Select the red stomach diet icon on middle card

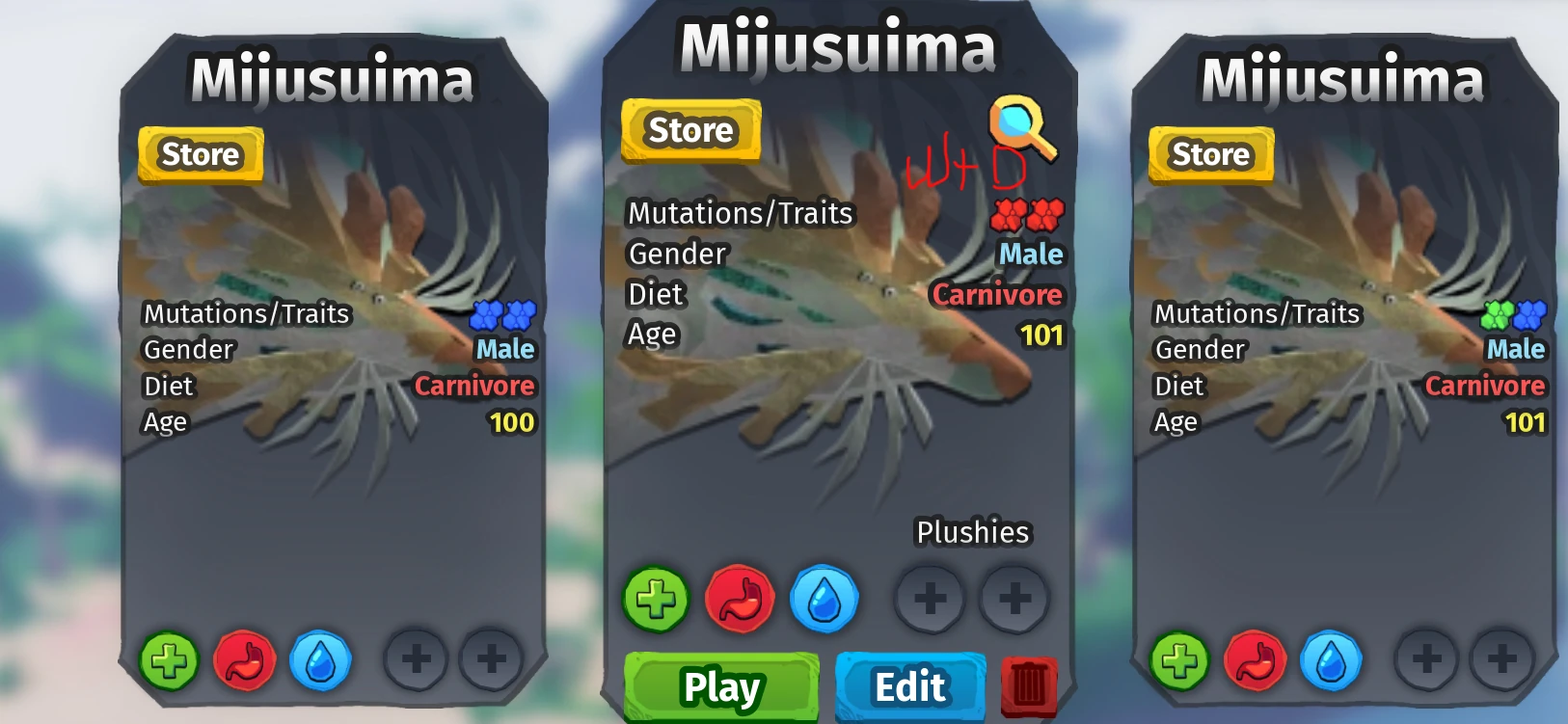point(741,598)
